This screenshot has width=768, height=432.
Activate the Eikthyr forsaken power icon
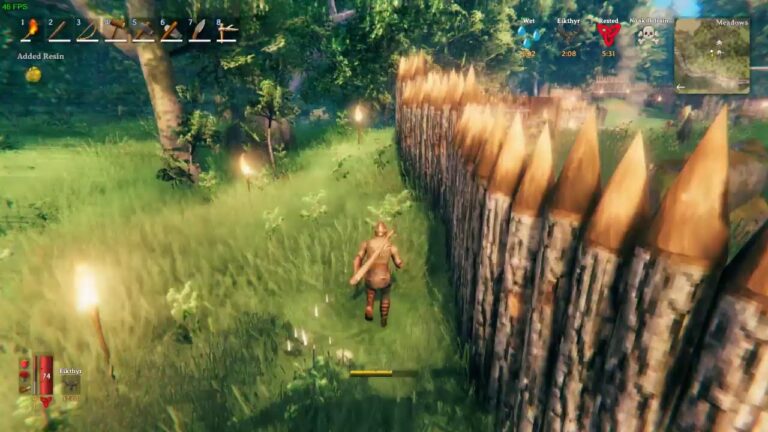pyautogui.click(x=70, y=385)
